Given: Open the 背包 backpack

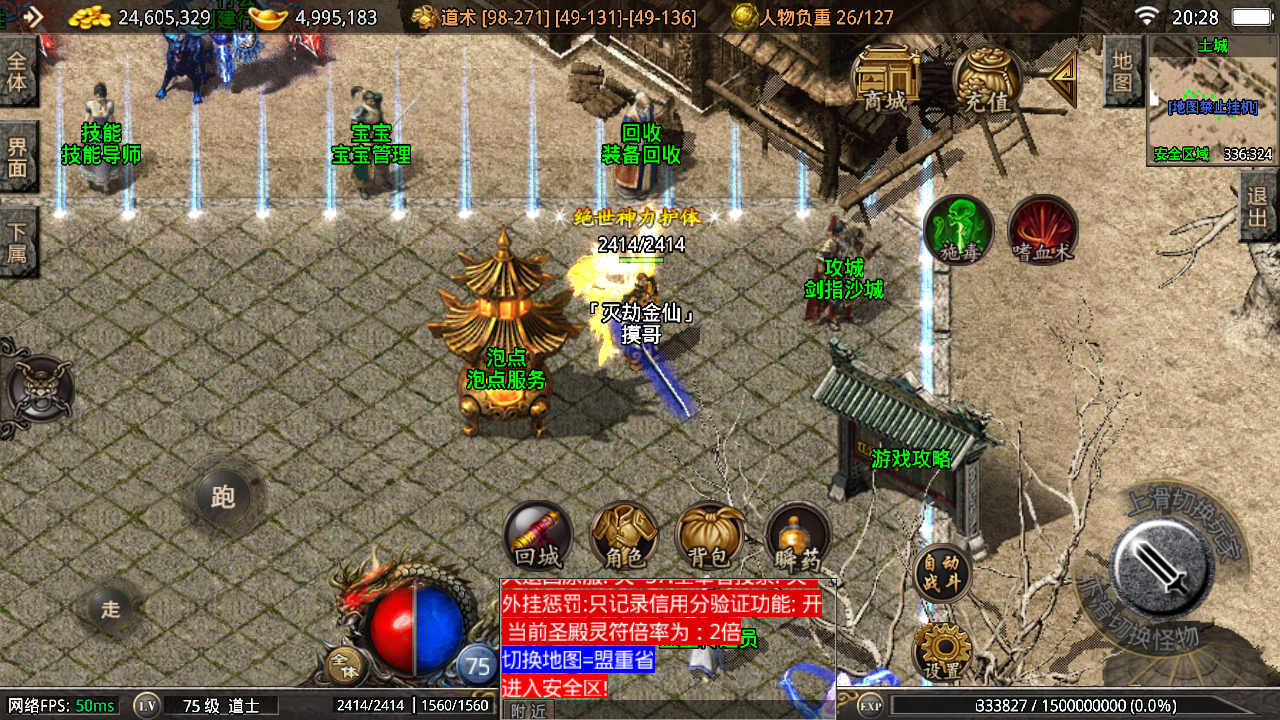Looking at the screenshot, I should point(710,536).
